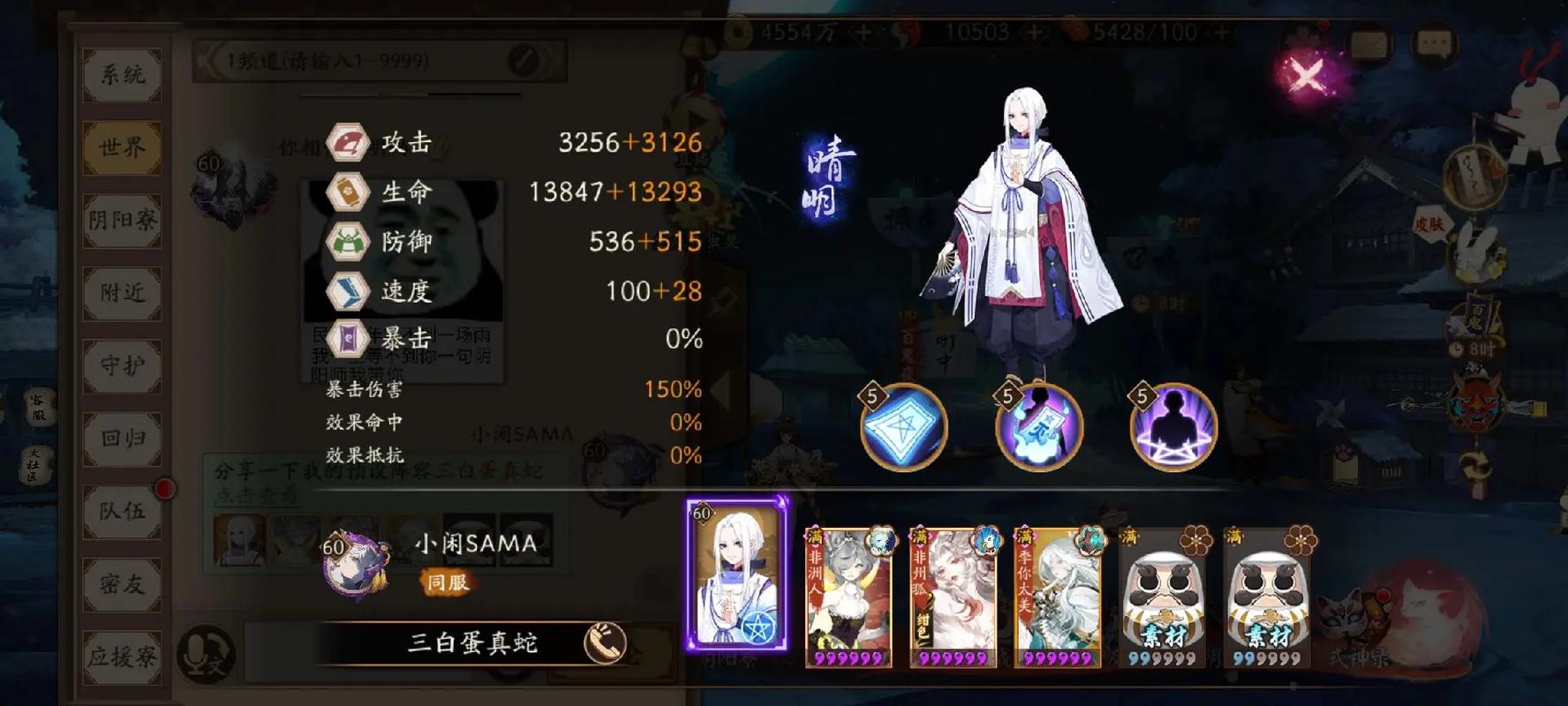Switch to the 系统 chat tab
Image resolution: width=1568 pixels, height=706 pixels.
pos(122,75)
